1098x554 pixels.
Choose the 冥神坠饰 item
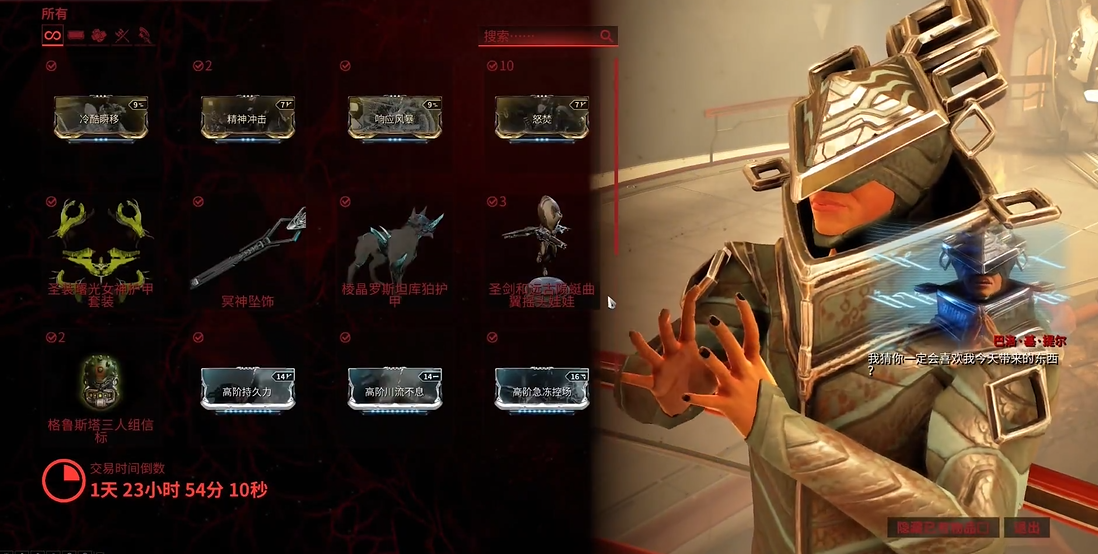click(247, 250)
